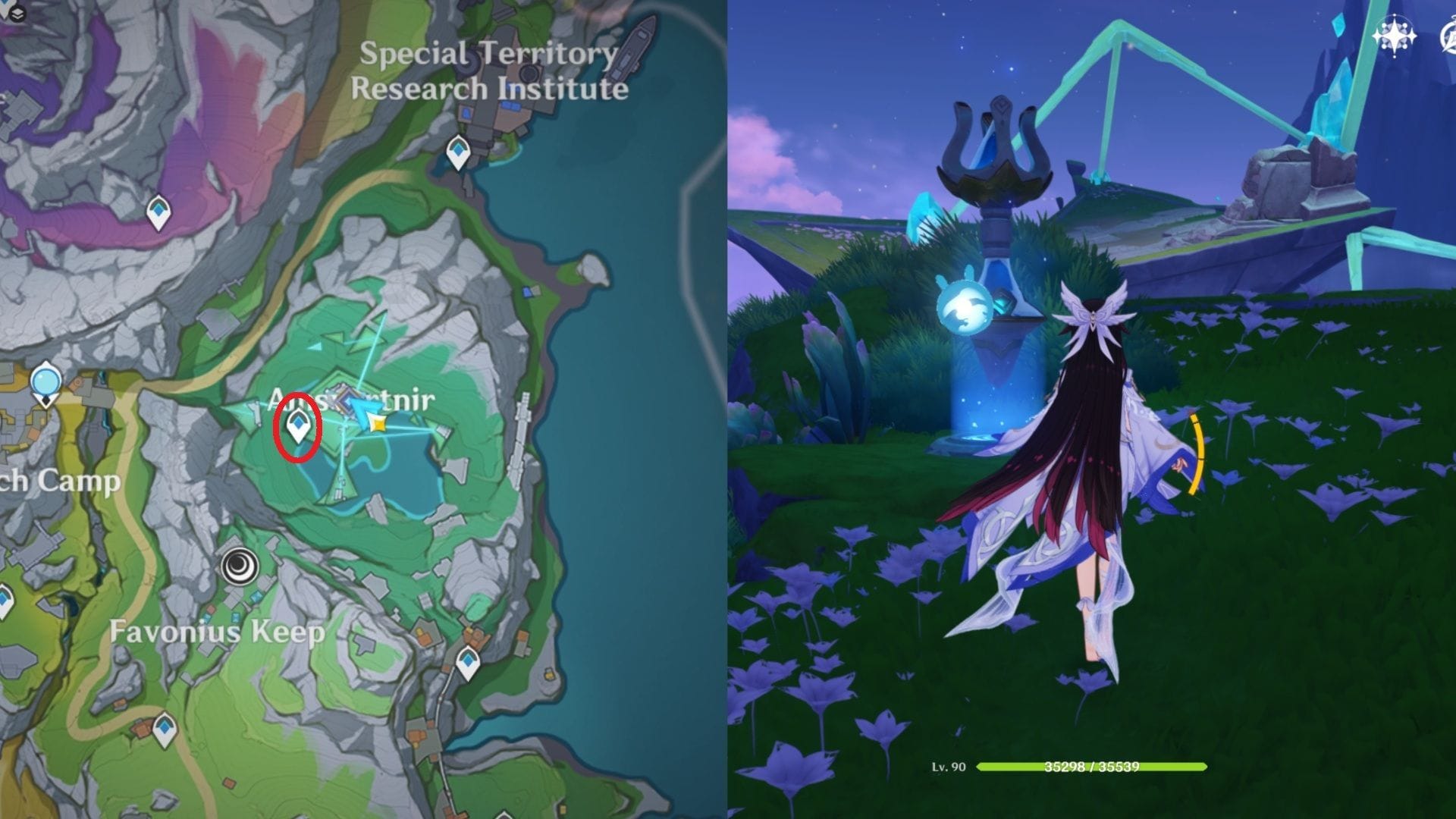Open the spiral domain marker near Favonius Keep
Screen dimensions: 1456x819
coord(240,566)
